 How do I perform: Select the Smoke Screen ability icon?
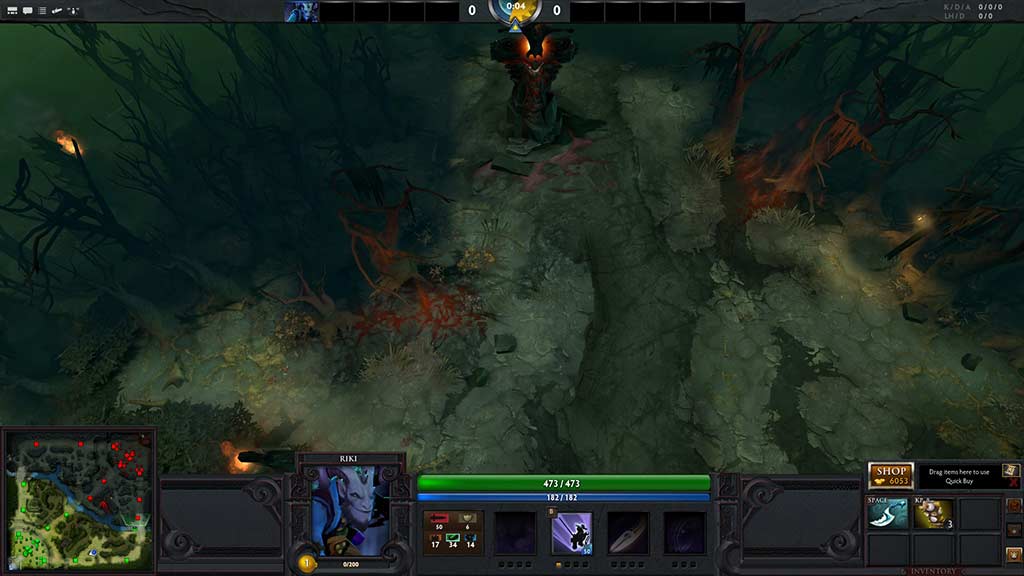pos(516,533)
